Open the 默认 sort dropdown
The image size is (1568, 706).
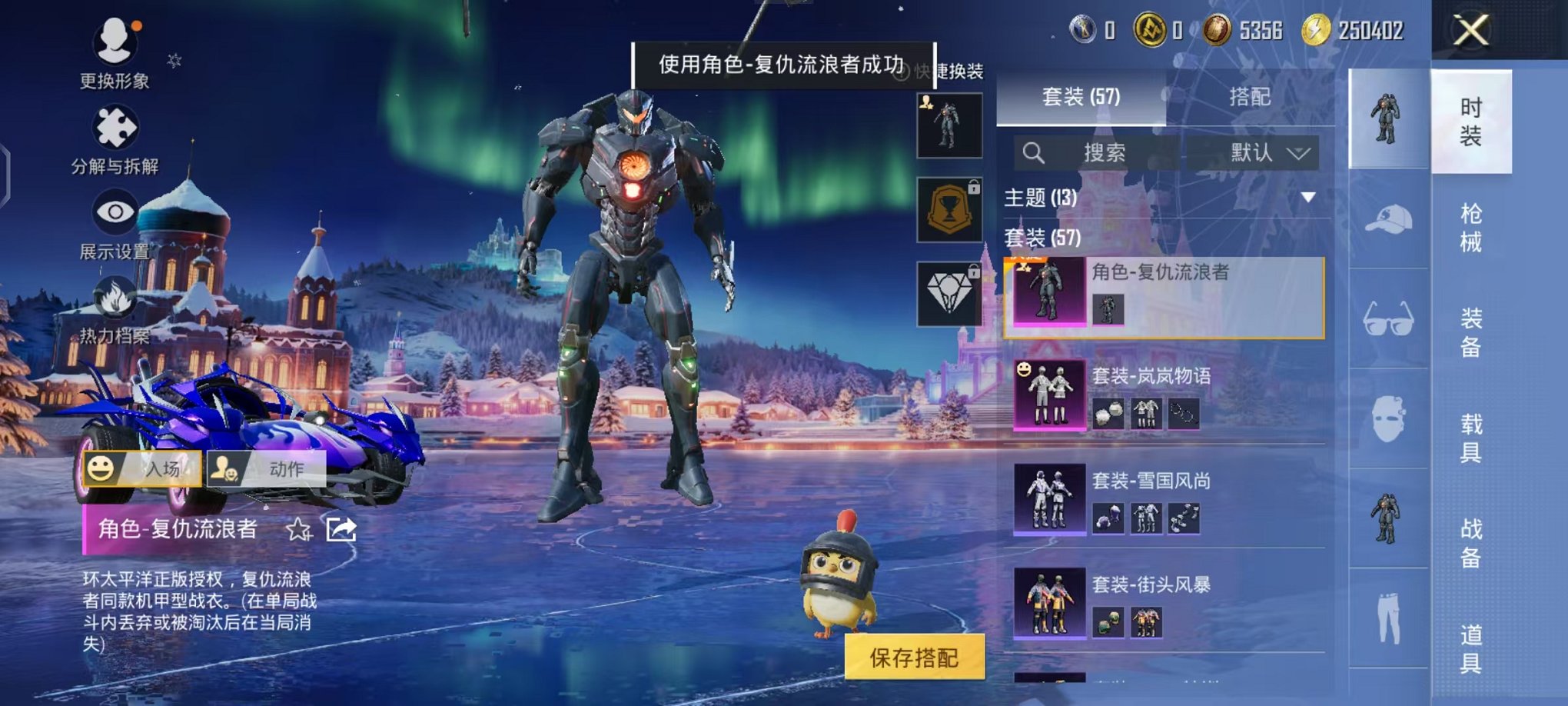coord(1267,152)
